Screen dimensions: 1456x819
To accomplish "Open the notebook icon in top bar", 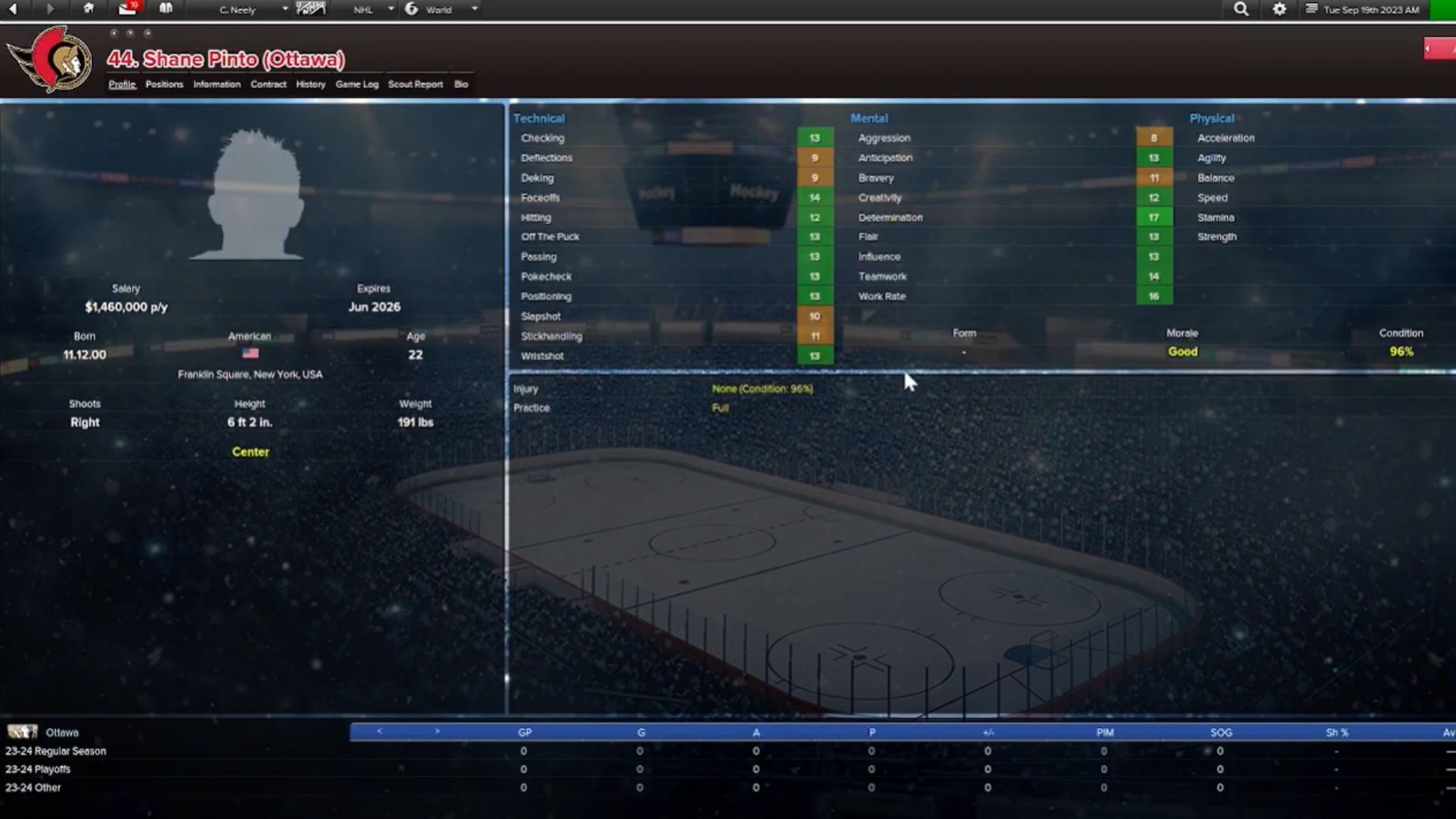I will pos(165,9).
